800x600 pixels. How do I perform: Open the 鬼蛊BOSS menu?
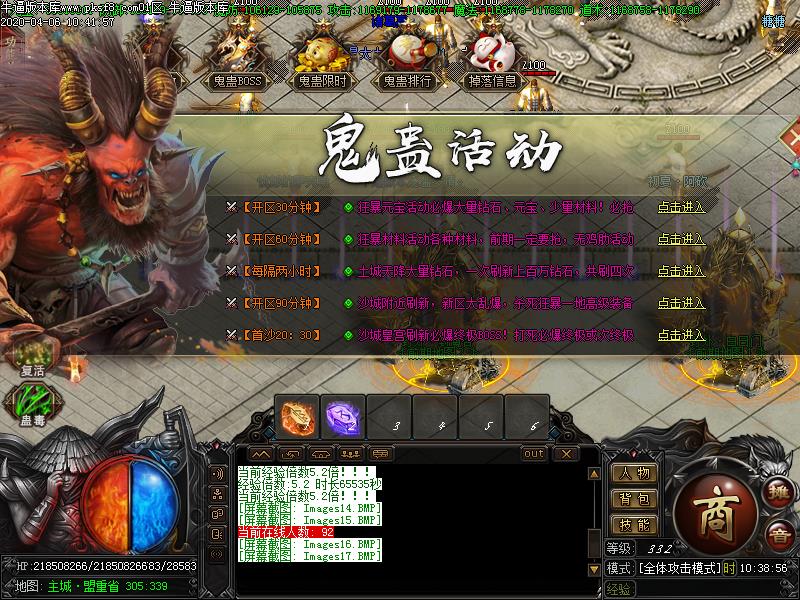click(x=237, y=64)
